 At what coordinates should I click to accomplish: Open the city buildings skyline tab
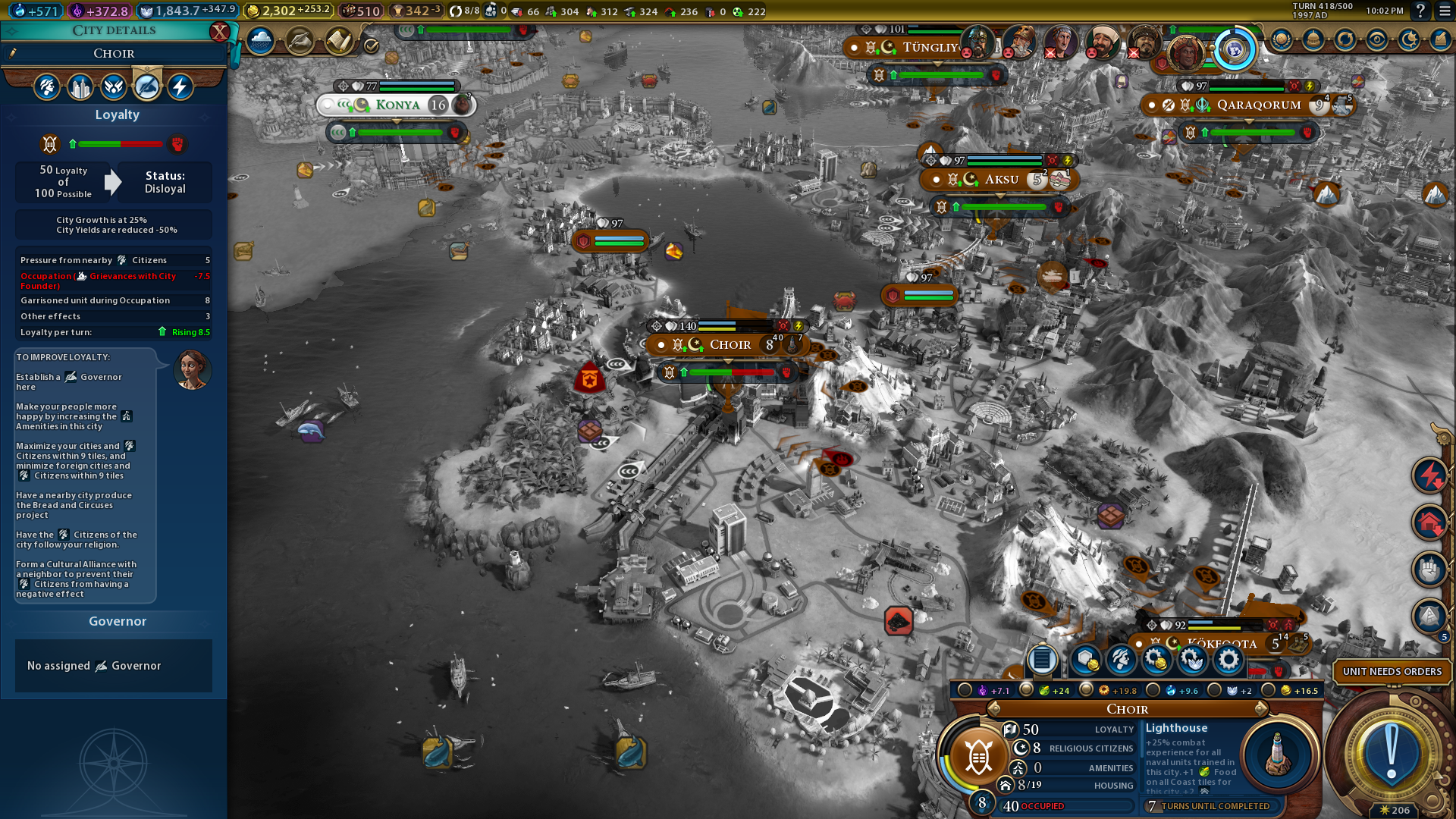(x=80, y=87)
